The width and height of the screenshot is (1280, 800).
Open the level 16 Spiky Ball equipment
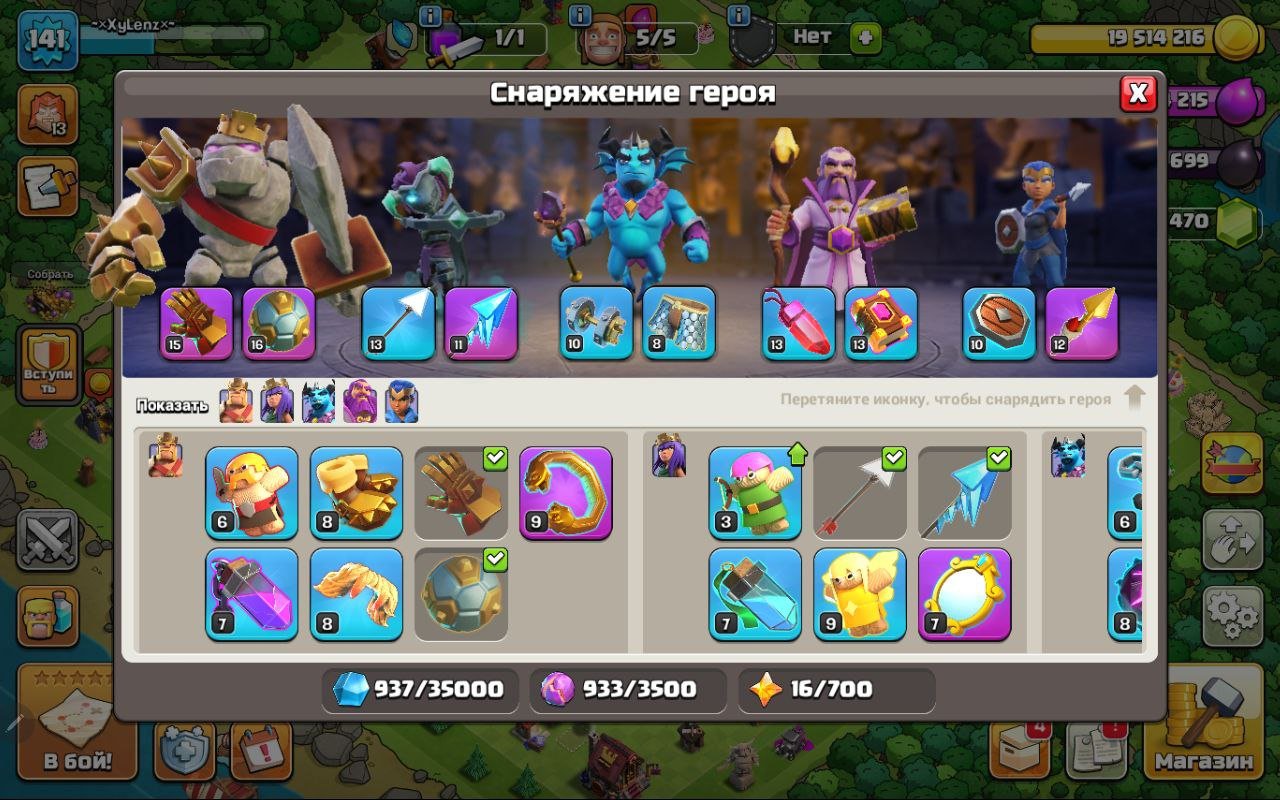pyautogui.click(x=280, y=323)
